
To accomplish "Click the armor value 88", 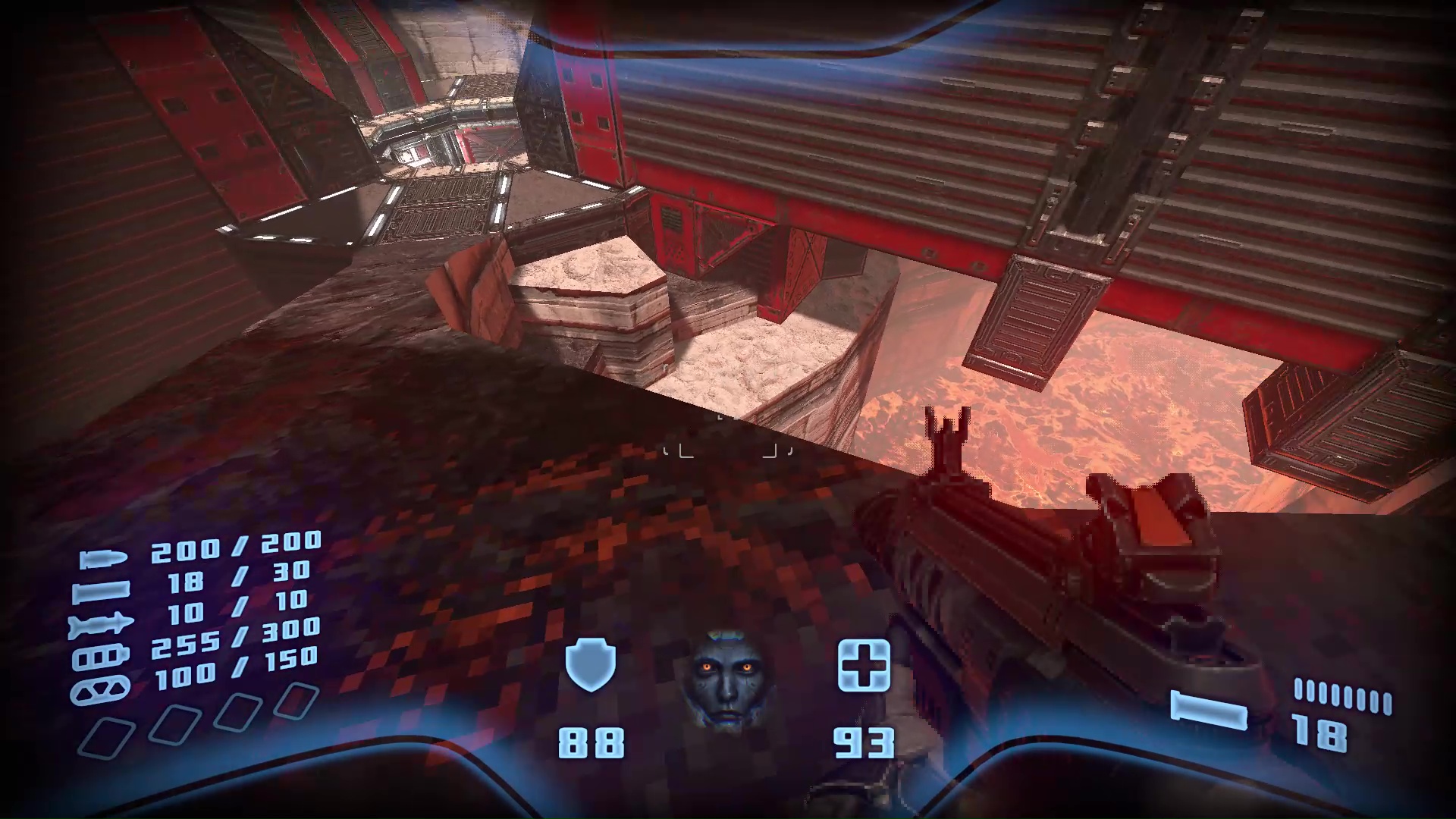I will point(591,742).
